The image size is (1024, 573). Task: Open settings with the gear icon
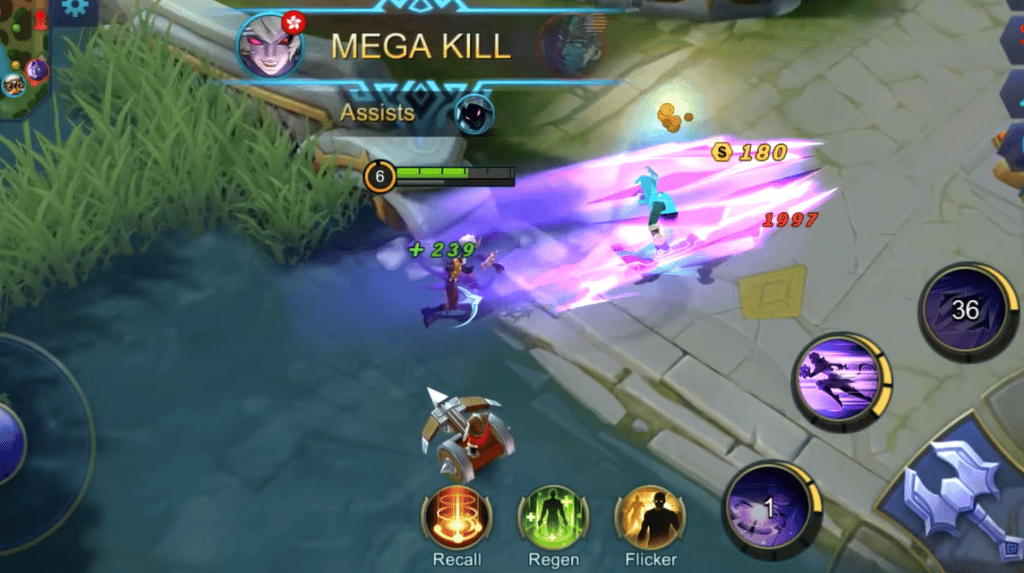click(x=73, y=9)
